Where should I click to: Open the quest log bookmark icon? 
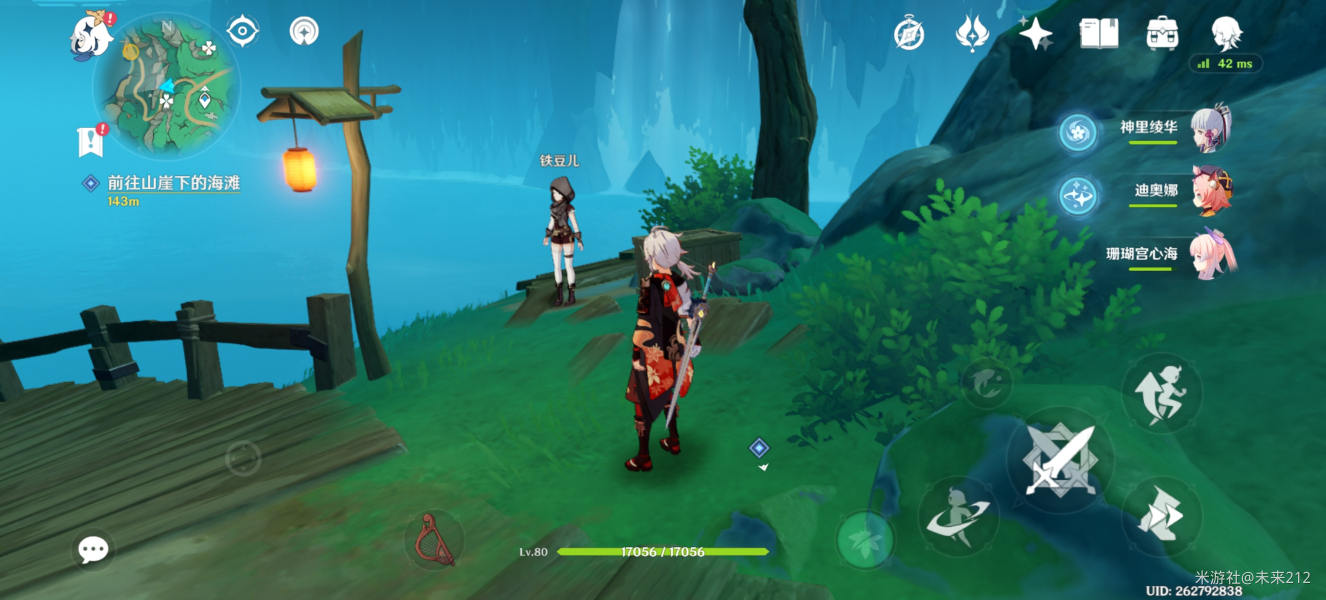point(91,141)
